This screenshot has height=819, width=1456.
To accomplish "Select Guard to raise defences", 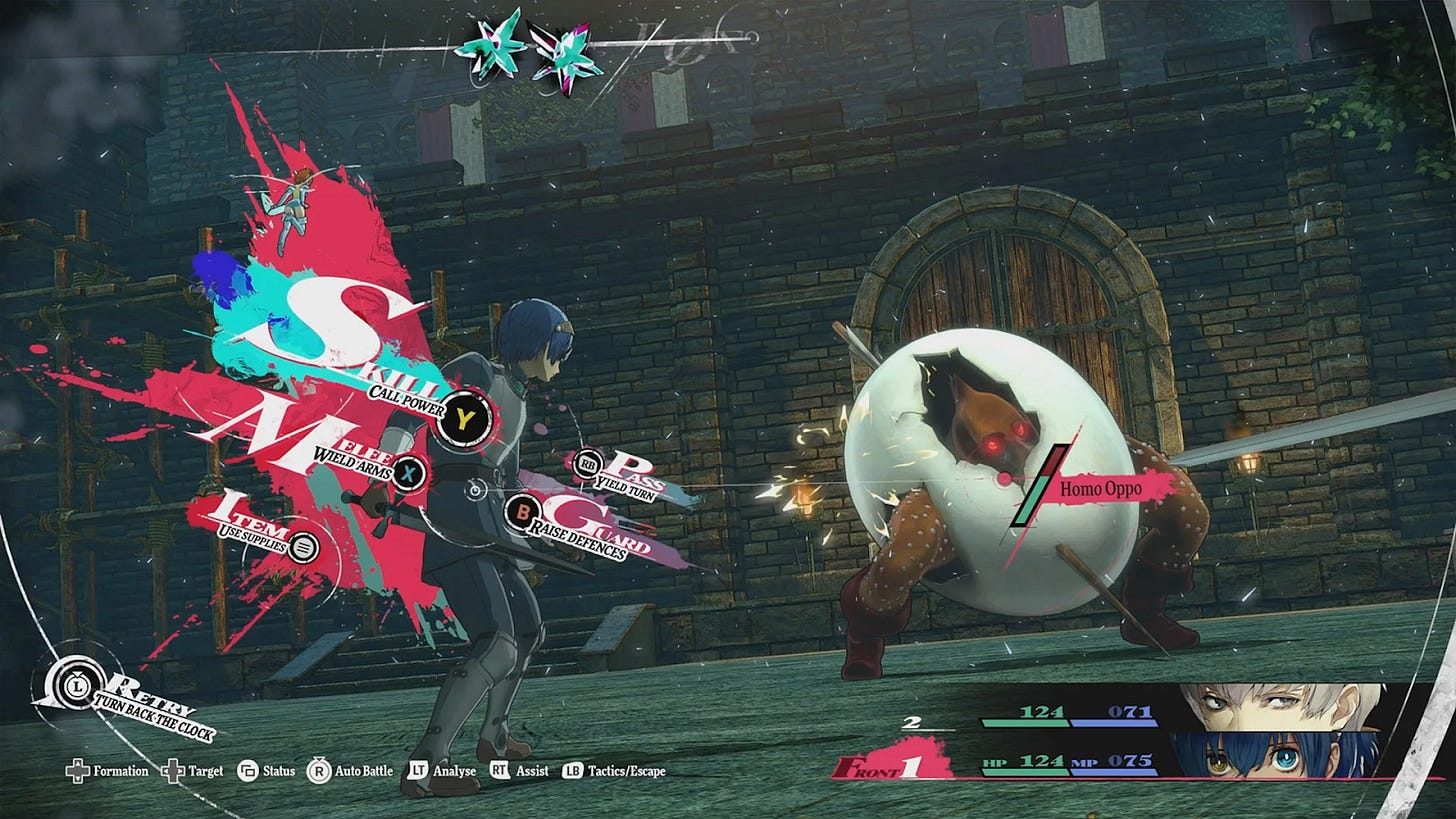I will [x=522, y=514].
